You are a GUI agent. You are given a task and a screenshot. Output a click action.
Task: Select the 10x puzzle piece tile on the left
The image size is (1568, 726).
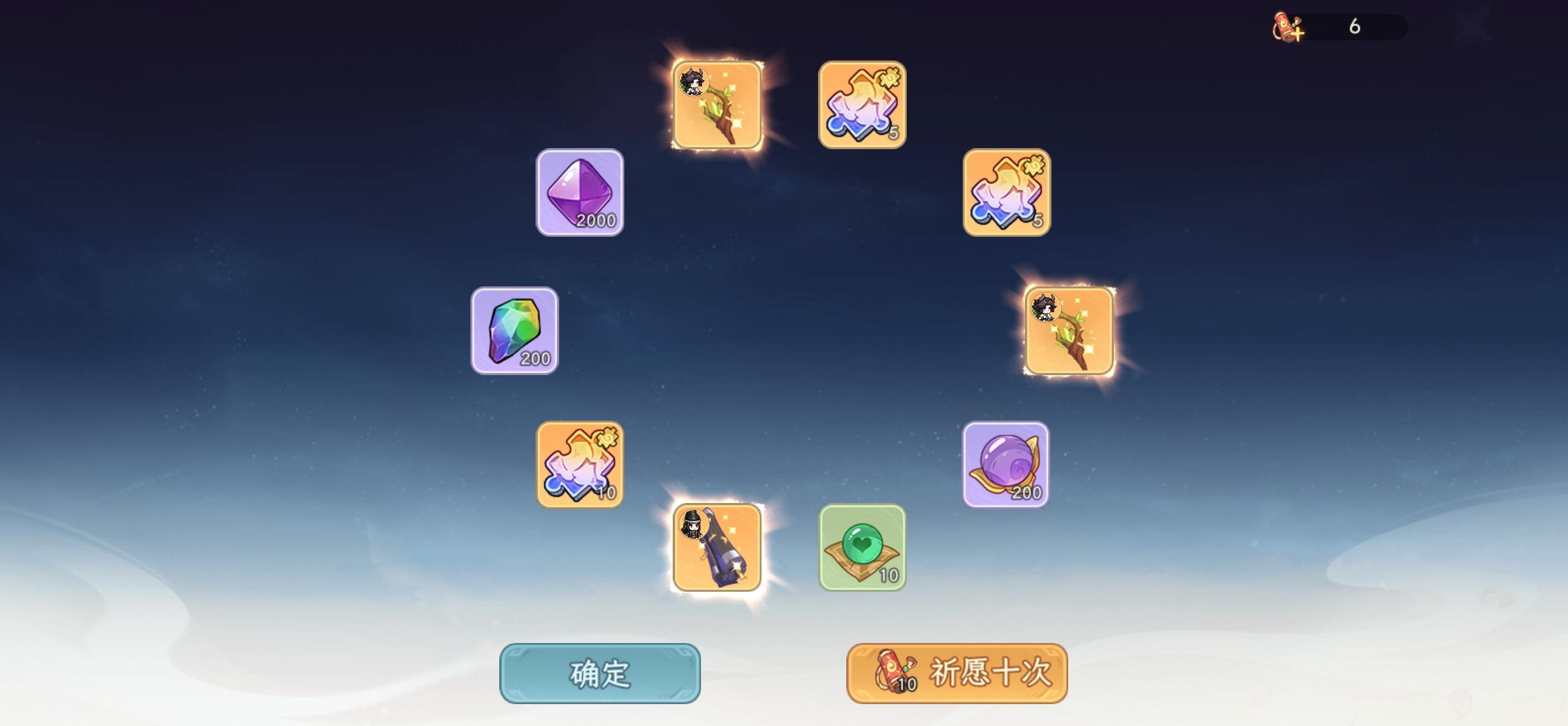[578, 464]
